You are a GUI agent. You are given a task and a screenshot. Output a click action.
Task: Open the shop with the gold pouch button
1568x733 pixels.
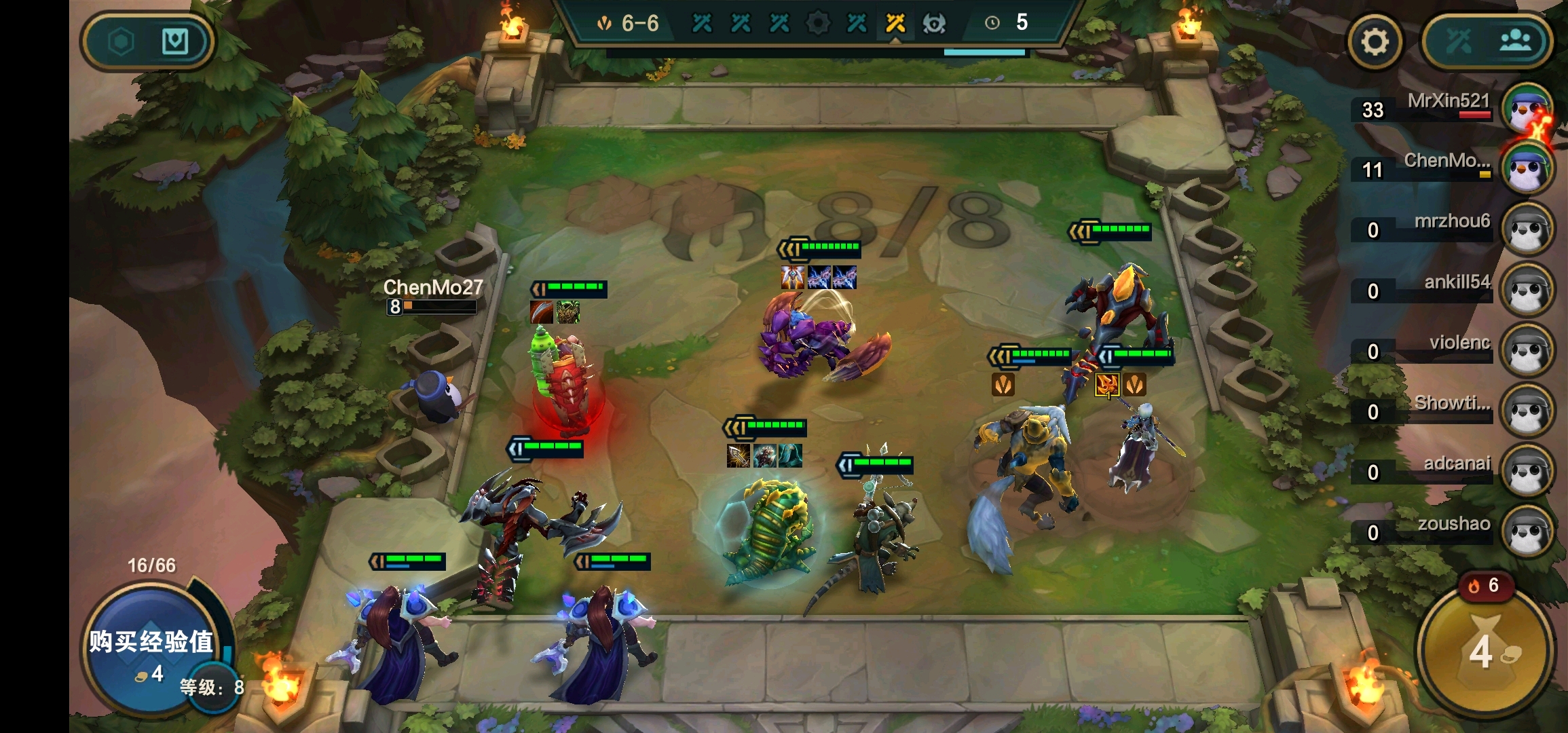tap(1485, 650)
